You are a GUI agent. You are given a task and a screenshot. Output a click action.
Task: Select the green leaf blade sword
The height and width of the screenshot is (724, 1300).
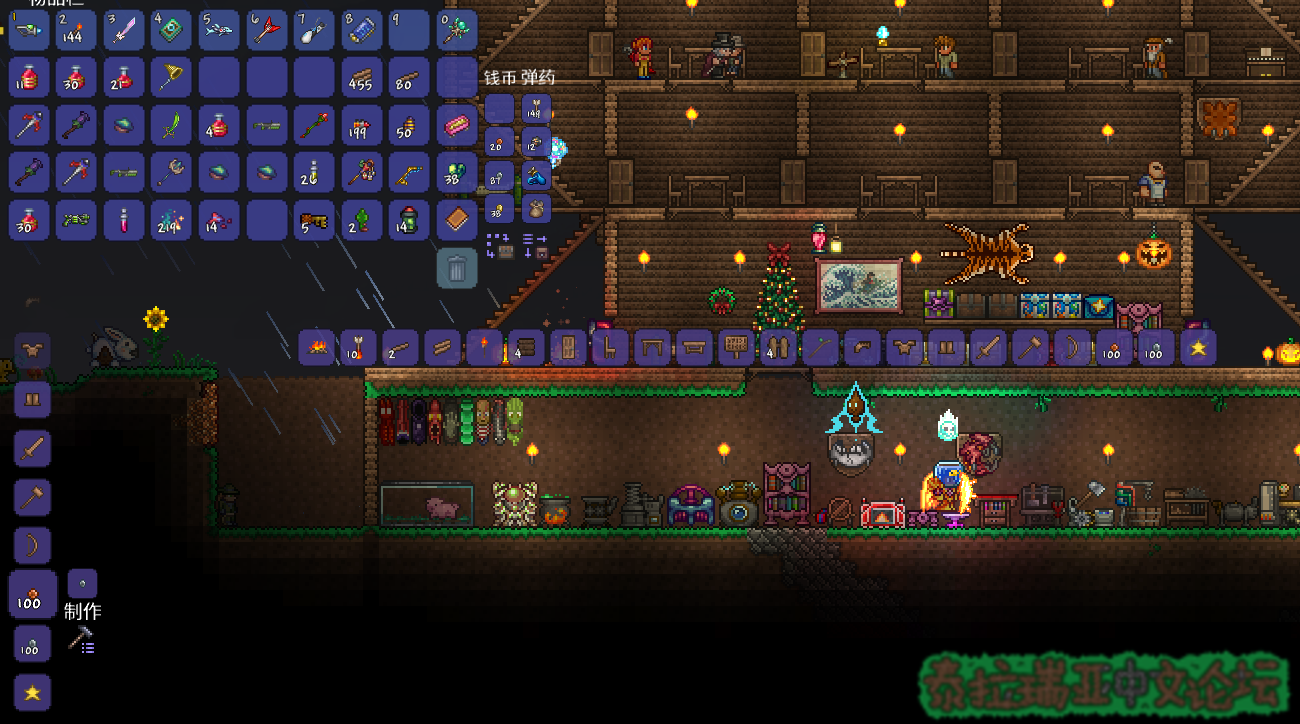tap(171, 126)
